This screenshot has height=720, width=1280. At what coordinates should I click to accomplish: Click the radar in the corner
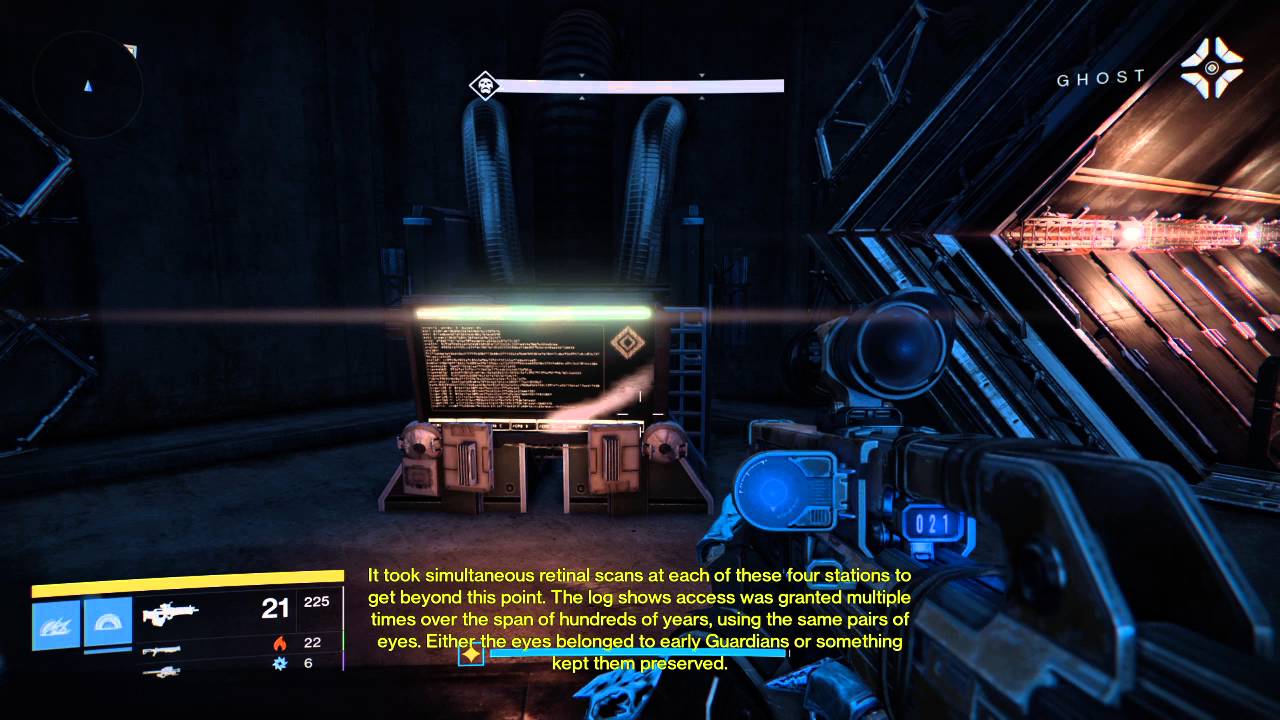[x=87, y=83]
